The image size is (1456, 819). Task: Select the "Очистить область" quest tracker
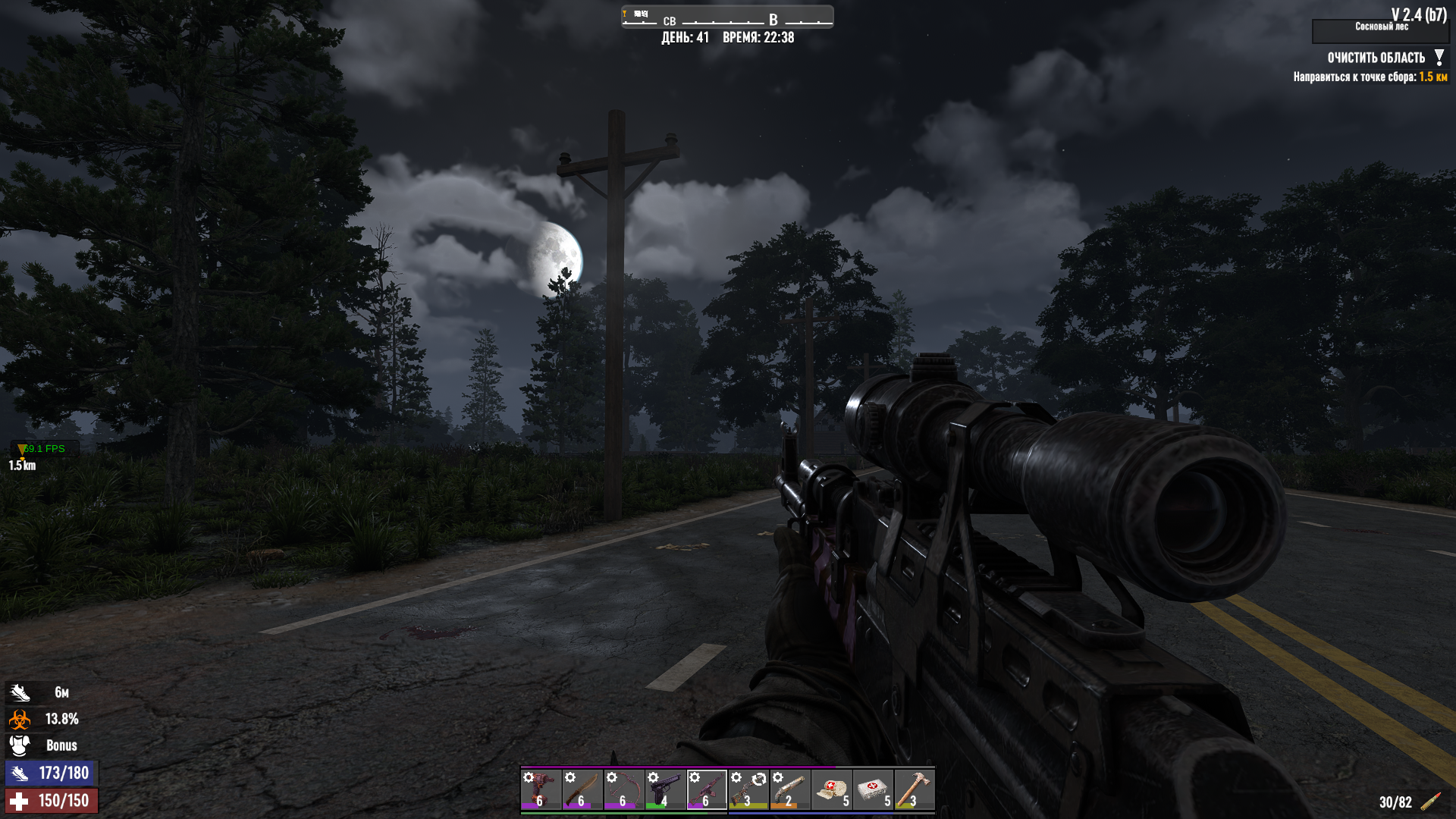[1376, 58]
